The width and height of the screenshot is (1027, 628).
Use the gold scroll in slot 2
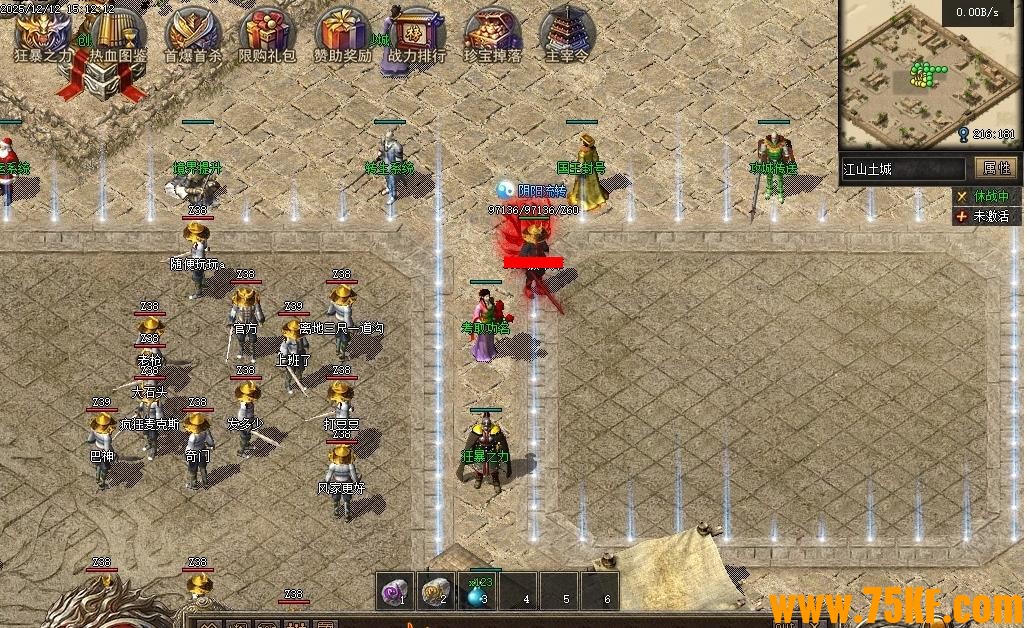(x=435, y=593)
